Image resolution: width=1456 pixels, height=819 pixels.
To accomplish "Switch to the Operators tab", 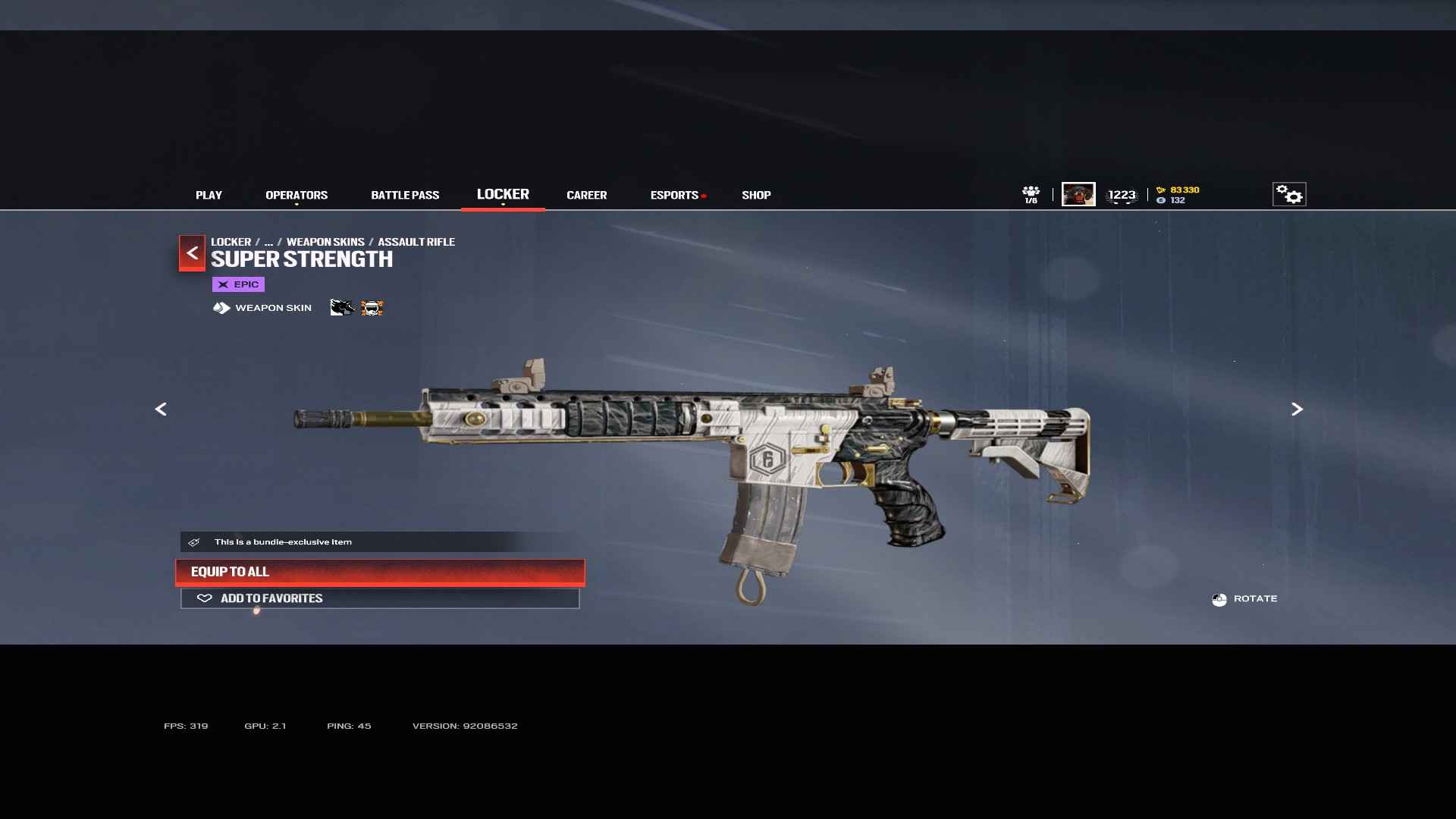I will [x=297, y=196].
